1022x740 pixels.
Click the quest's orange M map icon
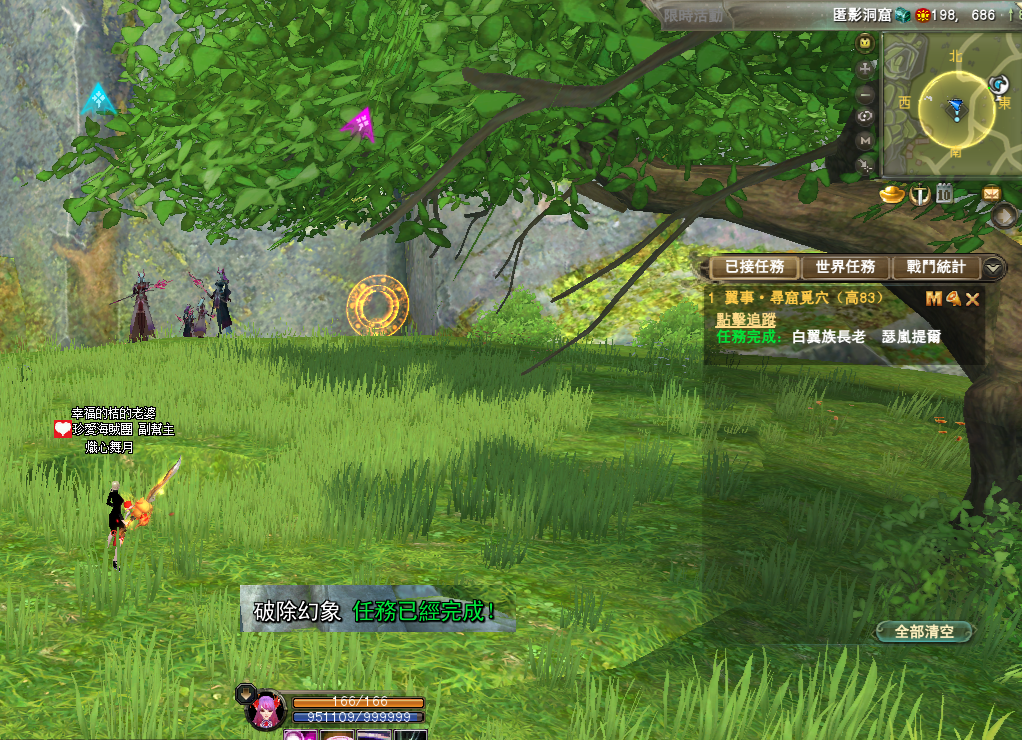pos(933,298)
